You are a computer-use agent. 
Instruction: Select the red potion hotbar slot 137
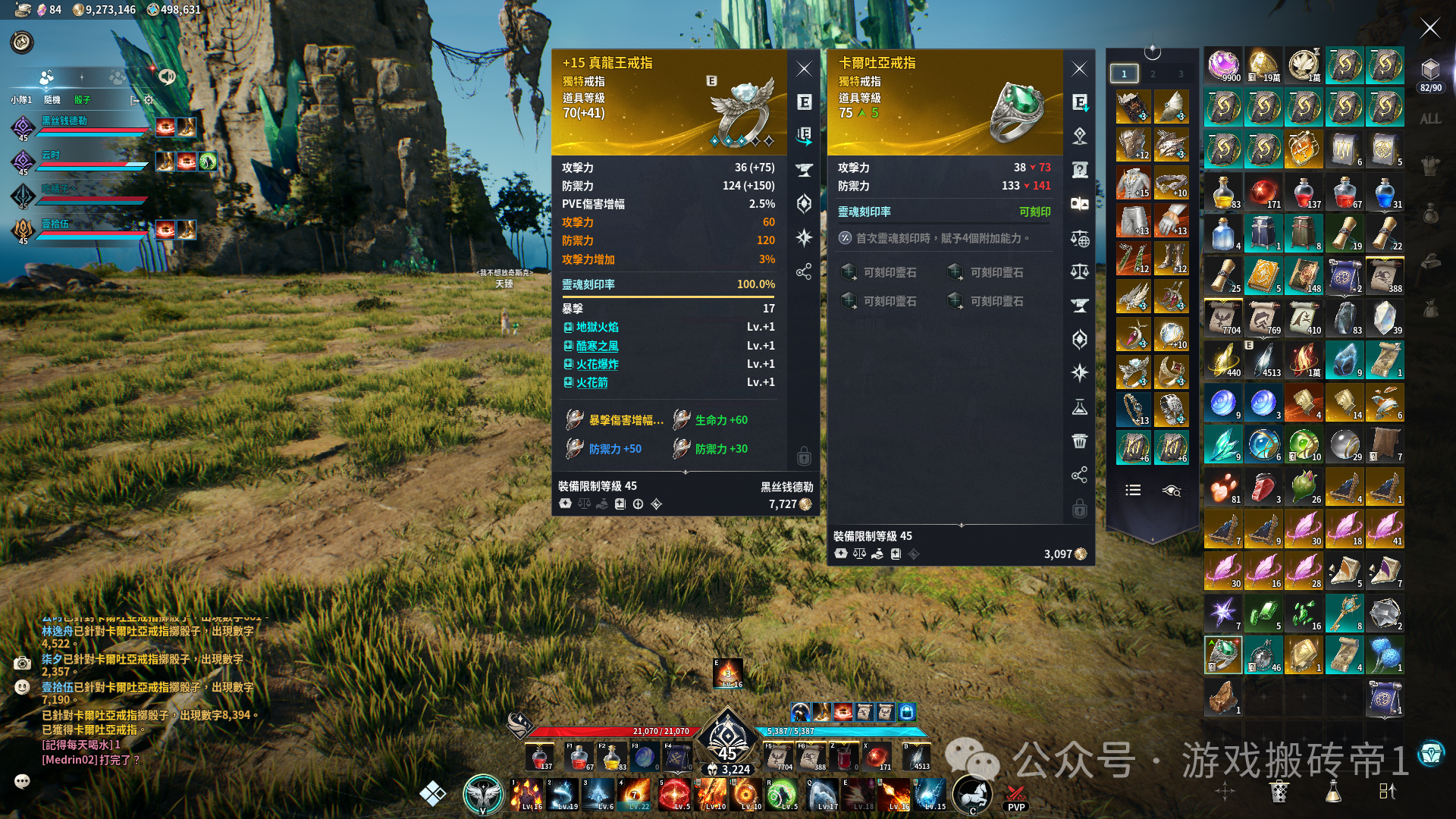click(541, 756)
